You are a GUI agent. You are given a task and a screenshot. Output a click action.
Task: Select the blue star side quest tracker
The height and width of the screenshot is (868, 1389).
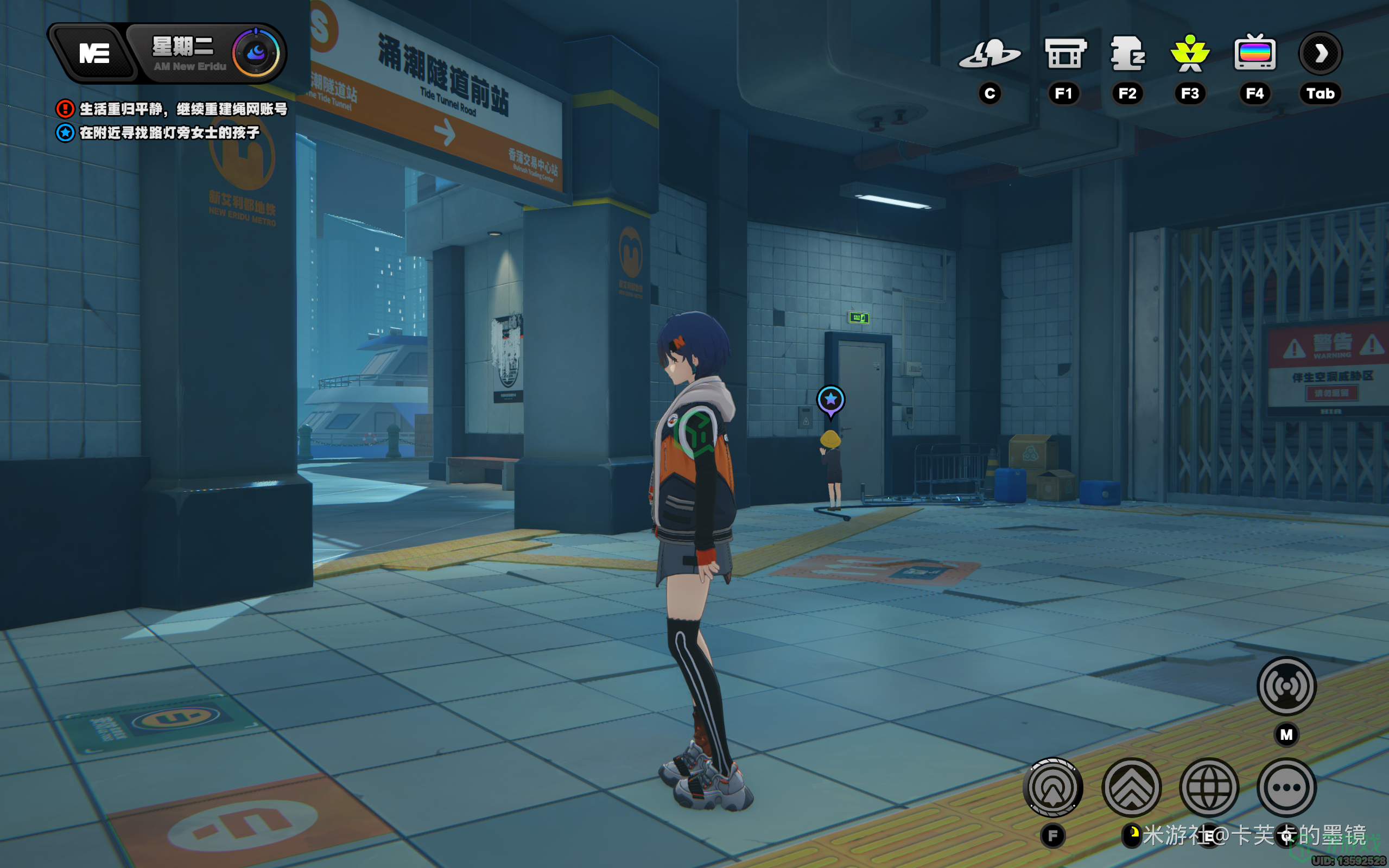[65, 132]
